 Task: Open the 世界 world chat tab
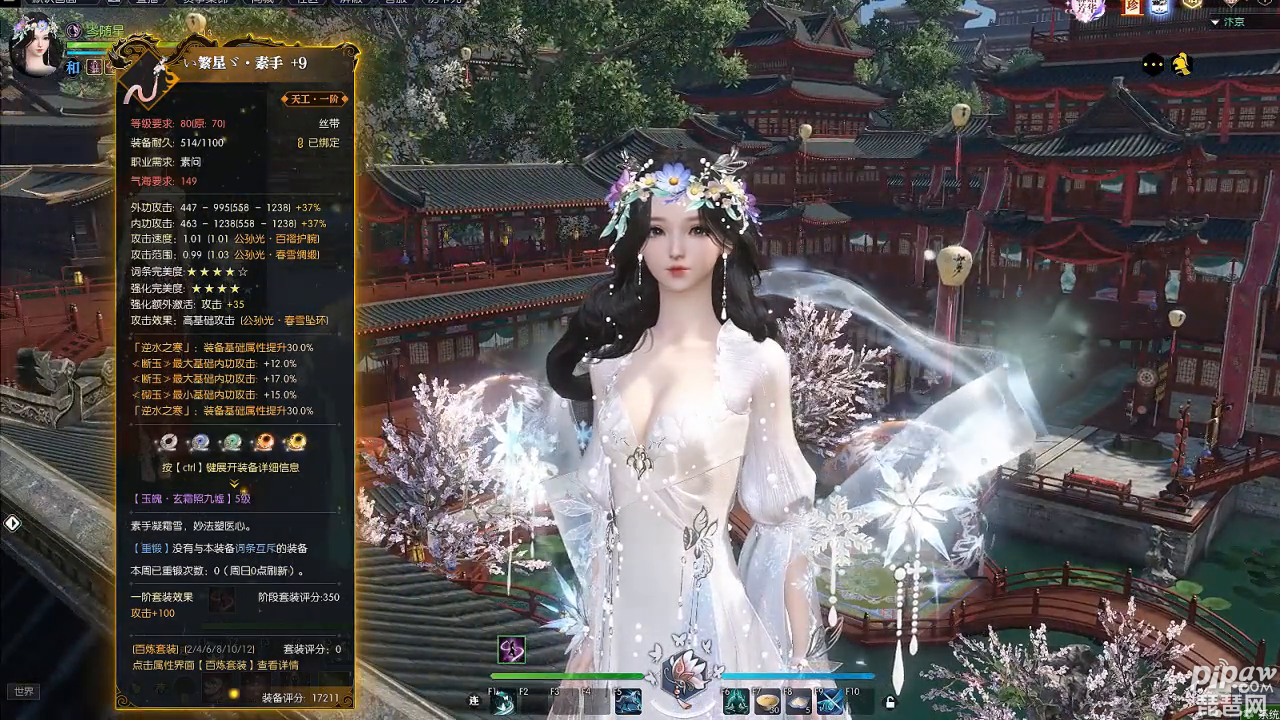coord(22,691)
